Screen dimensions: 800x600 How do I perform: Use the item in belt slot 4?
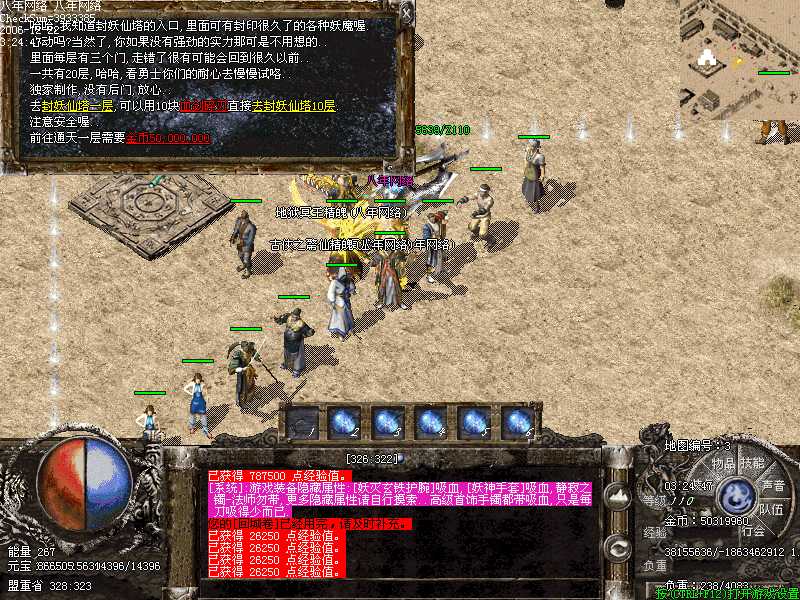pos(431,423)
